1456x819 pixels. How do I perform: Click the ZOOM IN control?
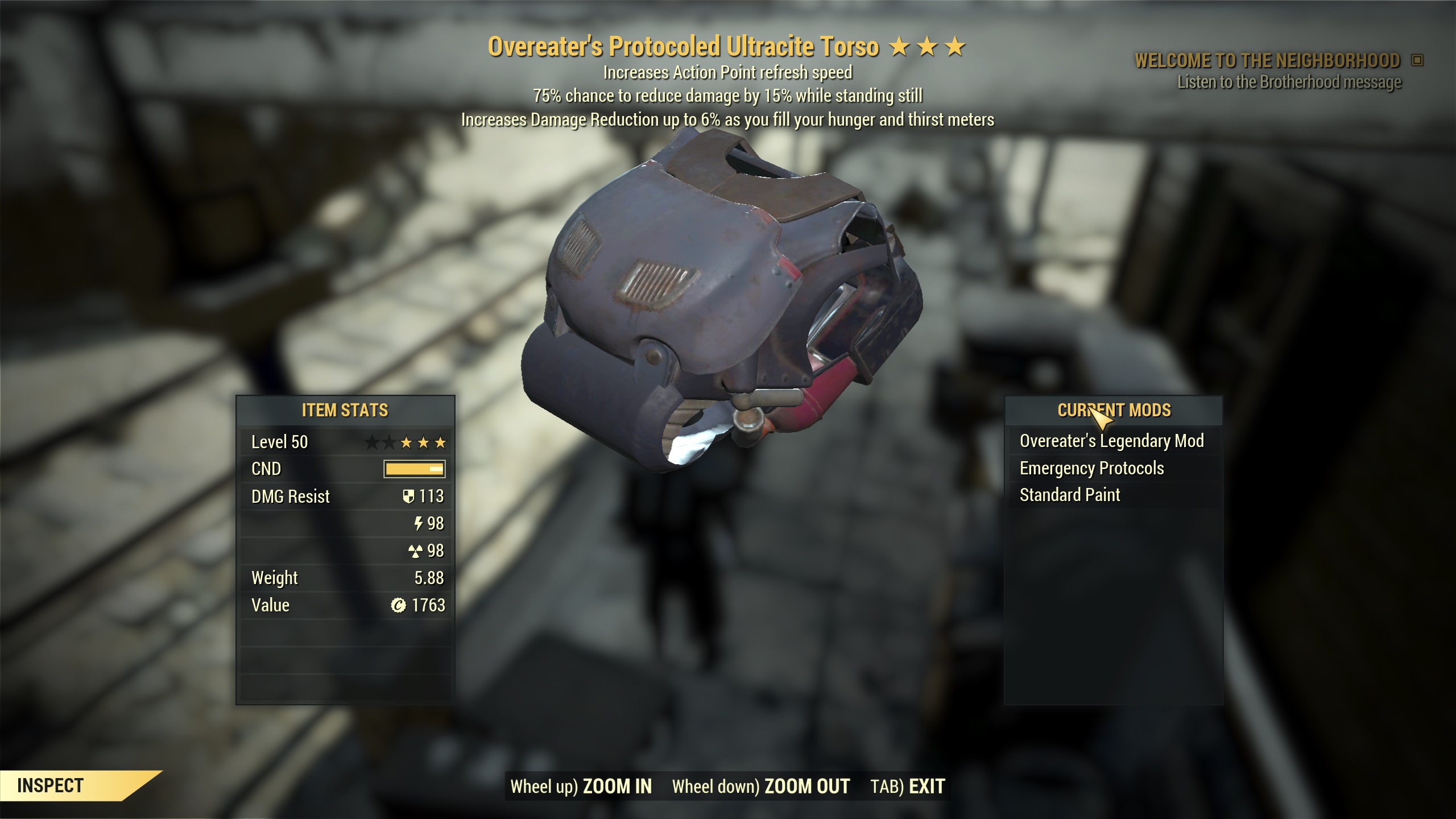click(x=581, y=786)
